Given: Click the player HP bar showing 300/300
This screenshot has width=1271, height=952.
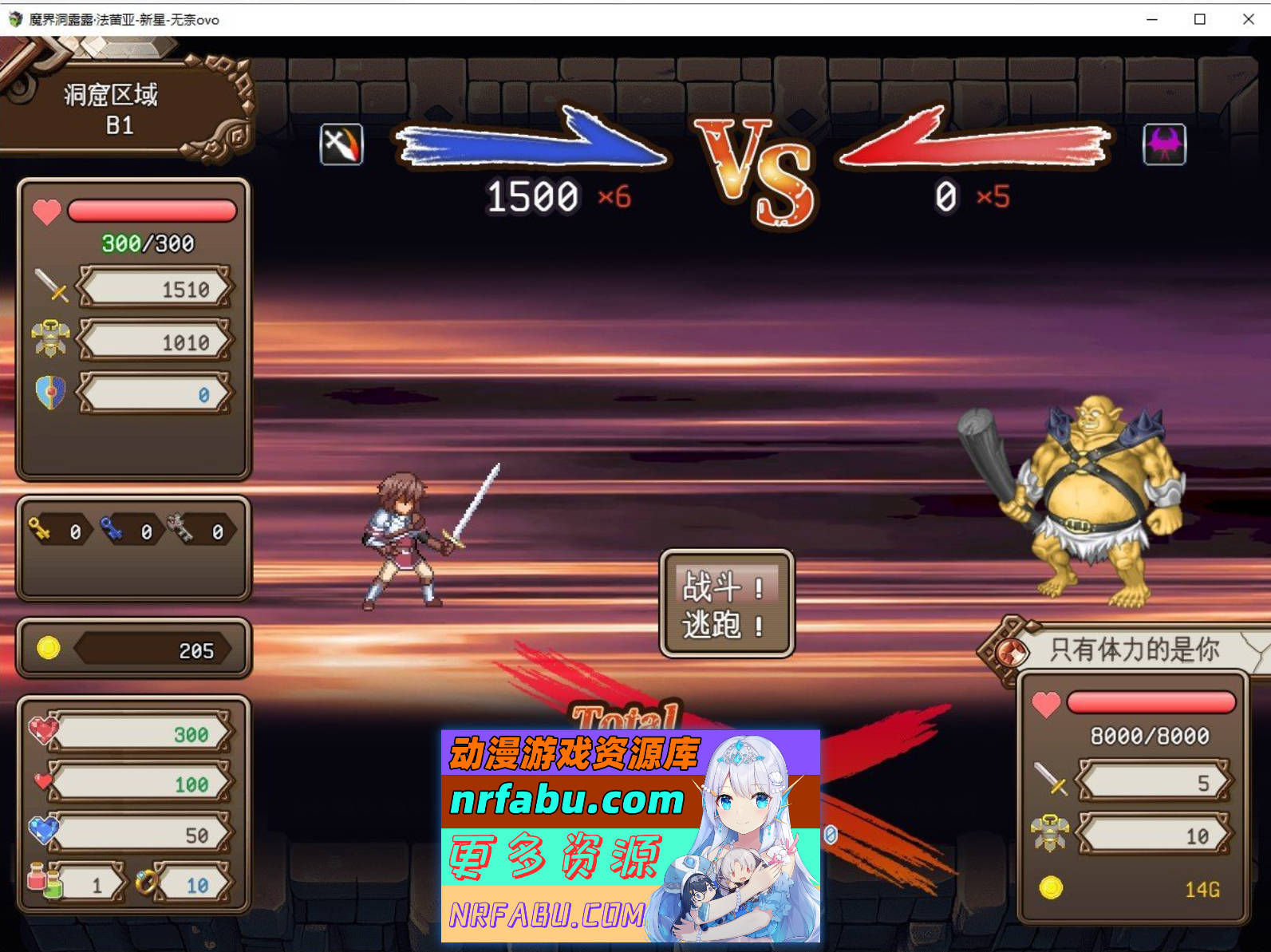Looking at the screenshot, I should [x=152, y=211].
